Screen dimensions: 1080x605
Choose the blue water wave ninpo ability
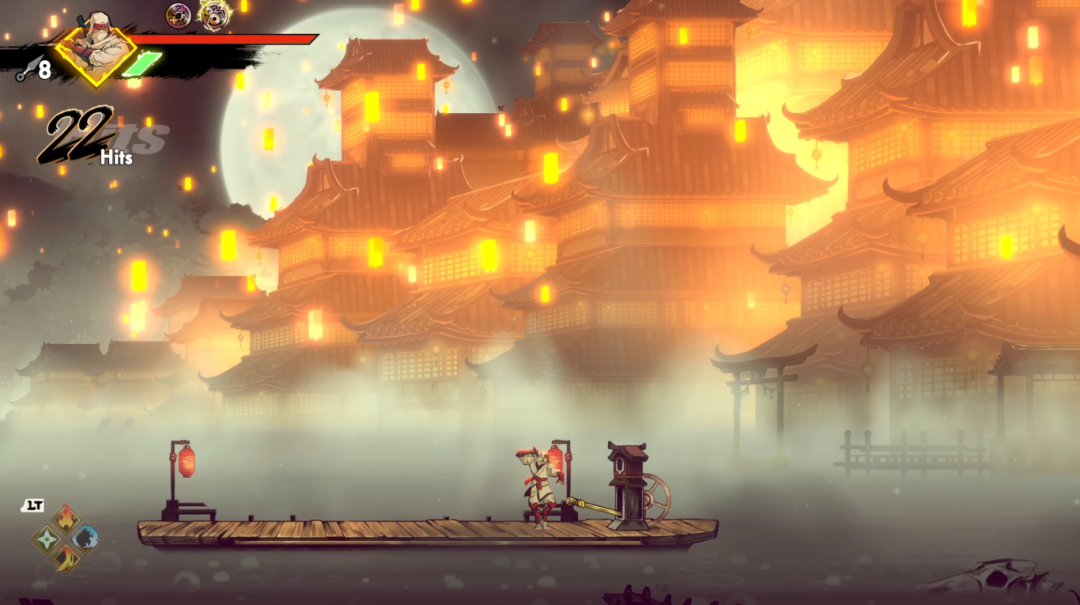[x=86, y=538]
